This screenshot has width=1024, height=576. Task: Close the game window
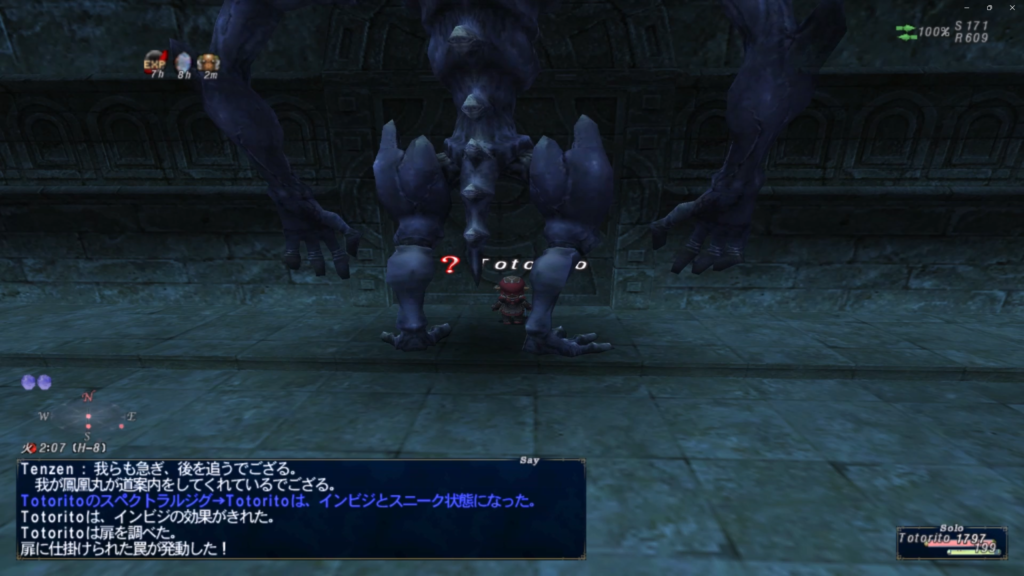[x=1012, y=7]
